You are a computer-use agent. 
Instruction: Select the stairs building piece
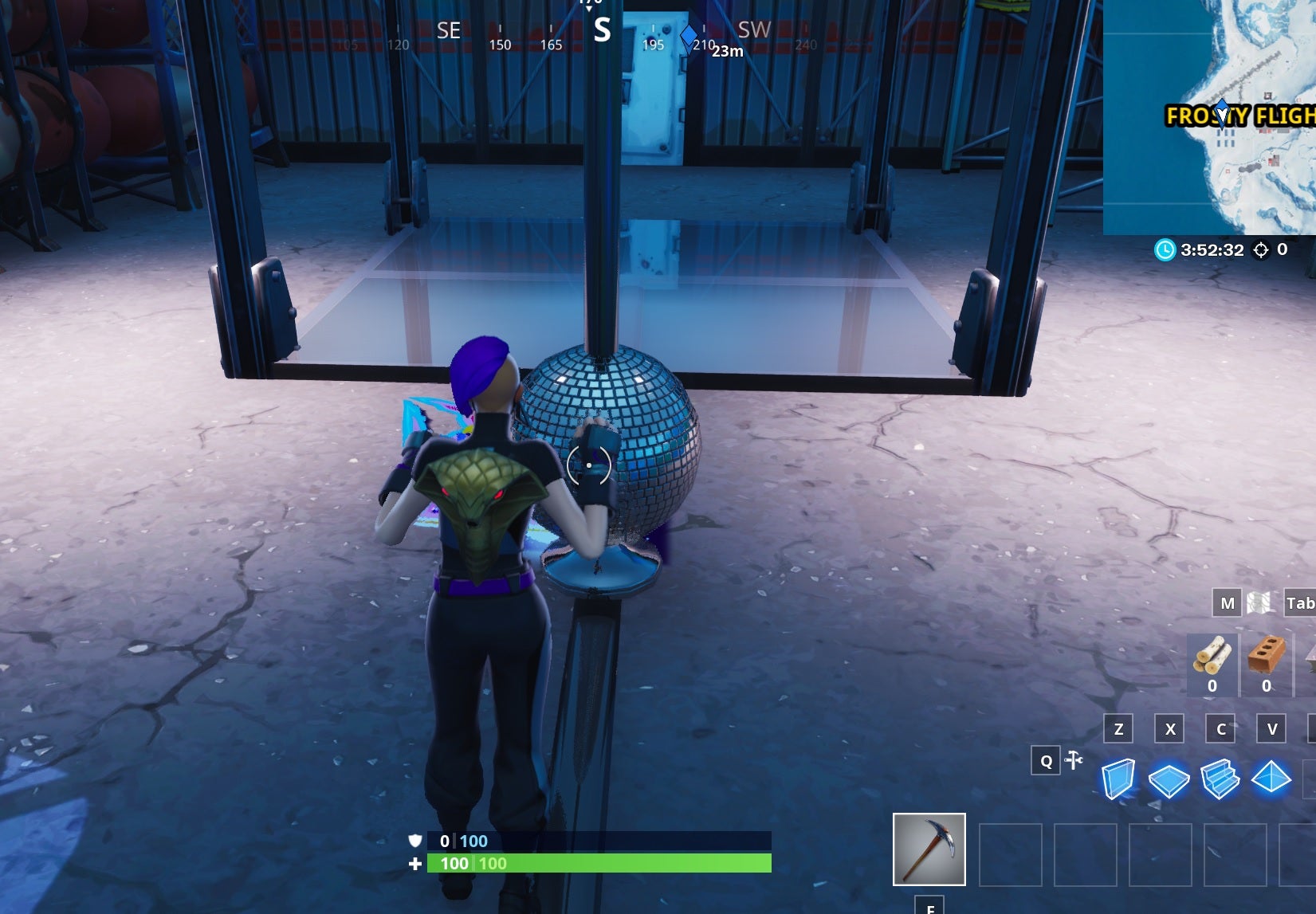tap(1220, 779)
